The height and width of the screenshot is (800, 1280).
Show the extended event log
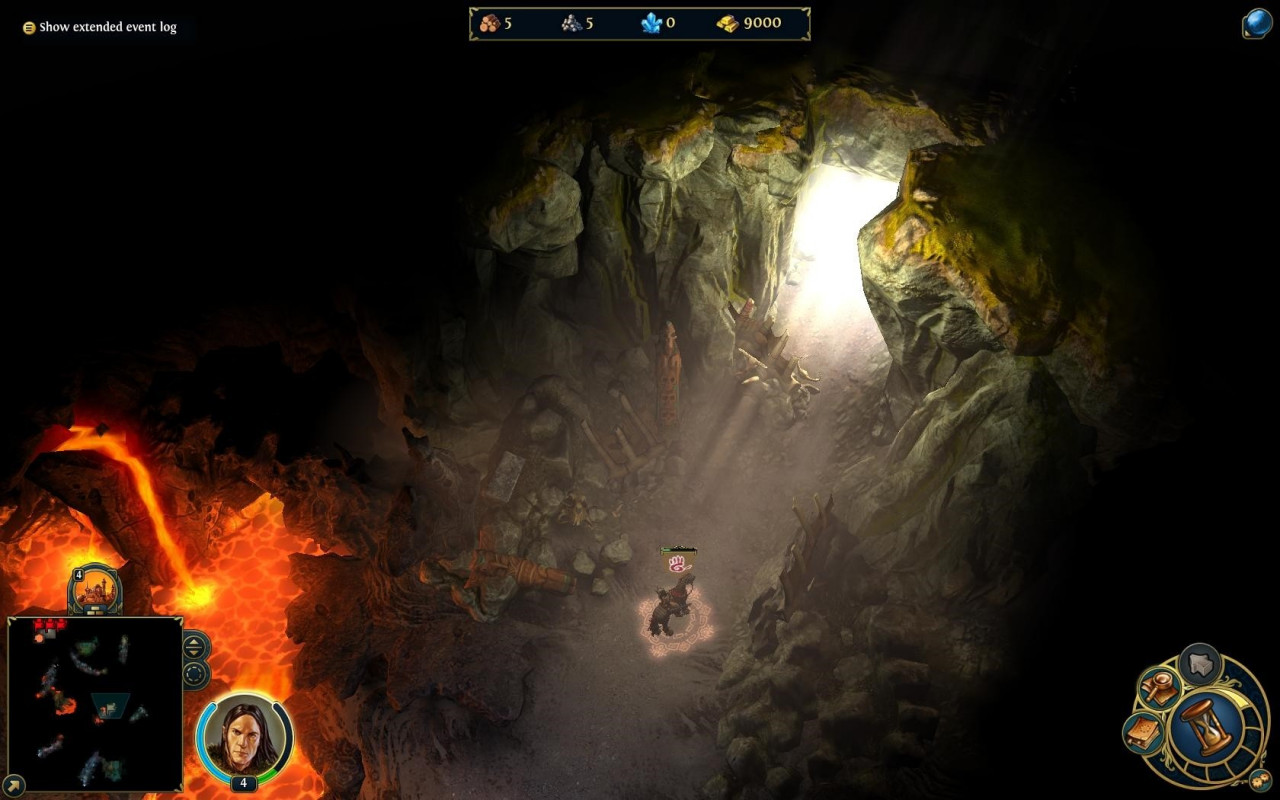(99, 27)
